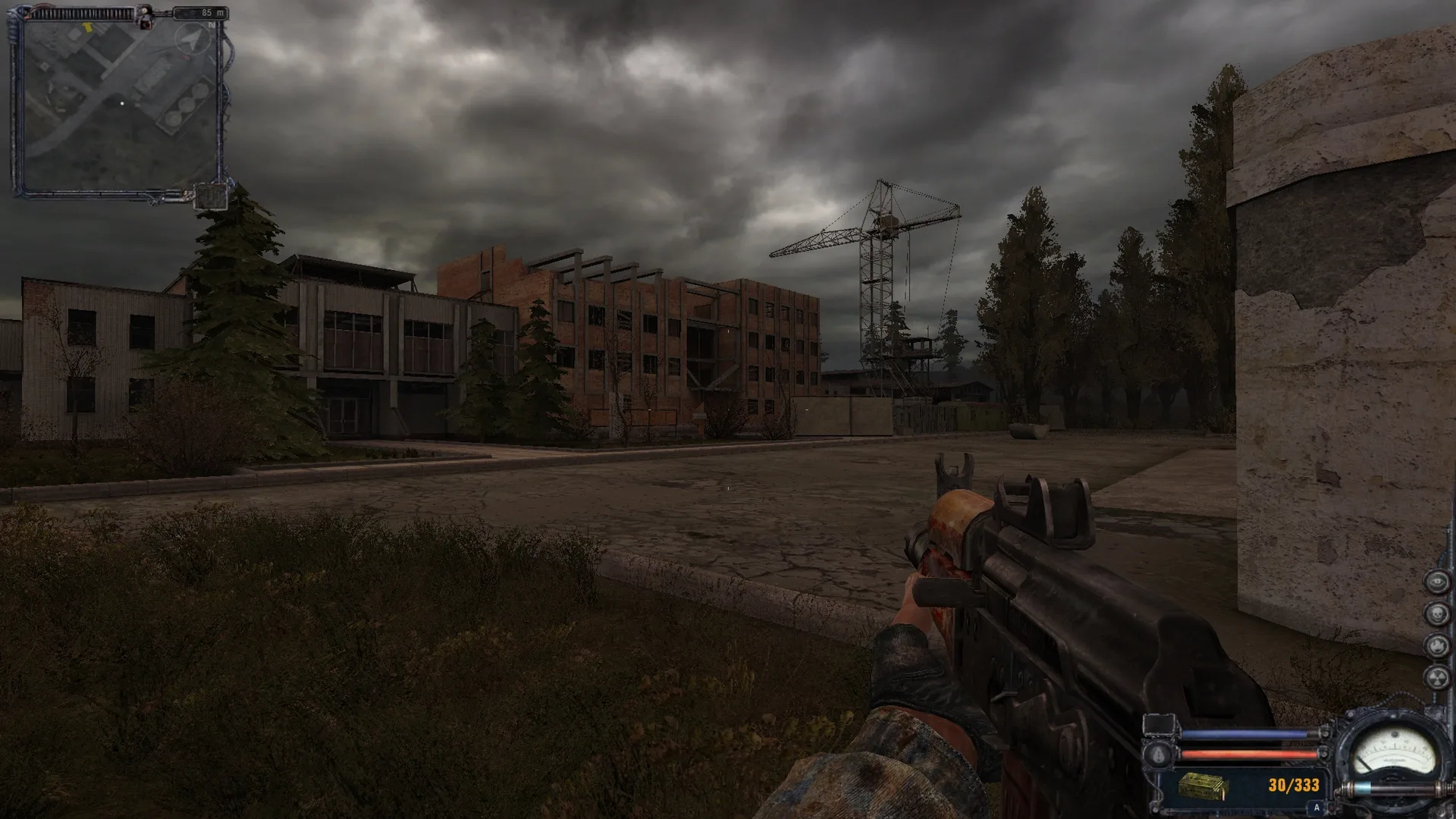This screenshot has width=1456, height=819.
Task: Select the skull threat indicator icon
Action: (1437, 613)
